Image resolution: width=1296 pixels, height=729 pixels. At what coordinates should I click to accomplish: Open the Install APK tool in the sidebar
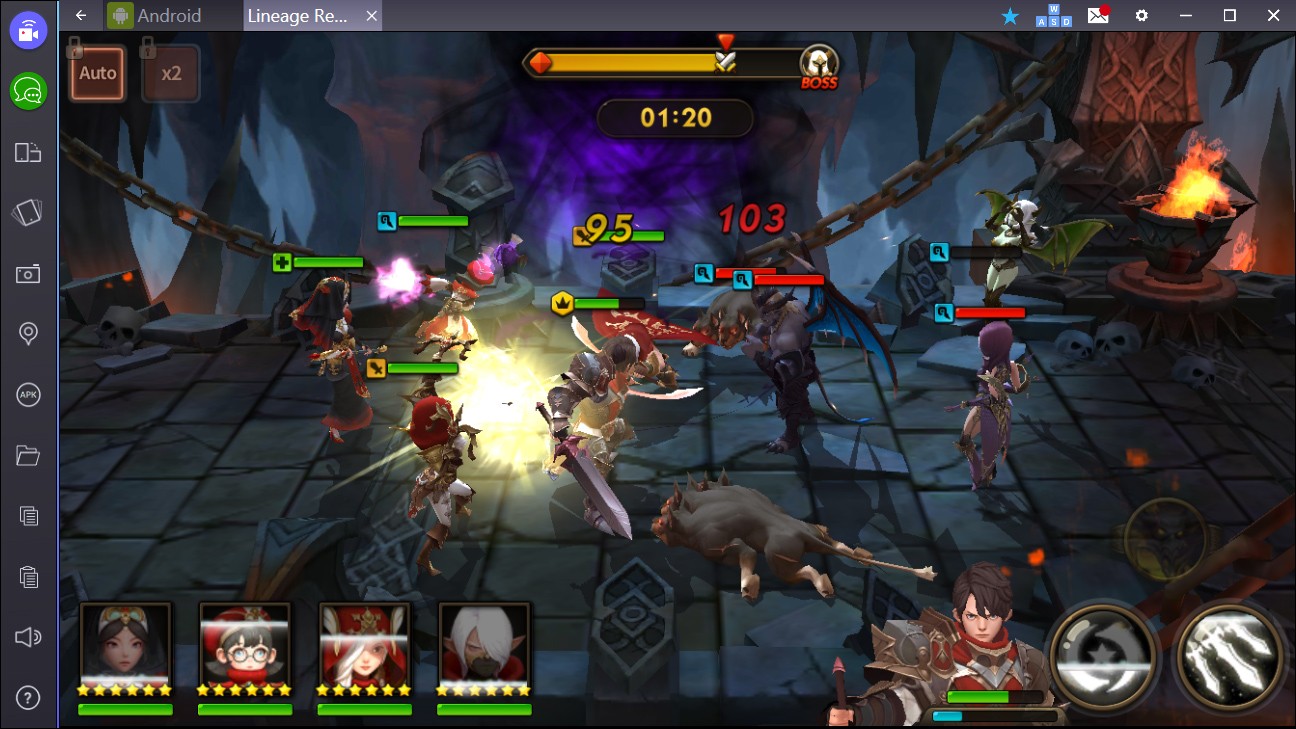(x=28, y=395)
